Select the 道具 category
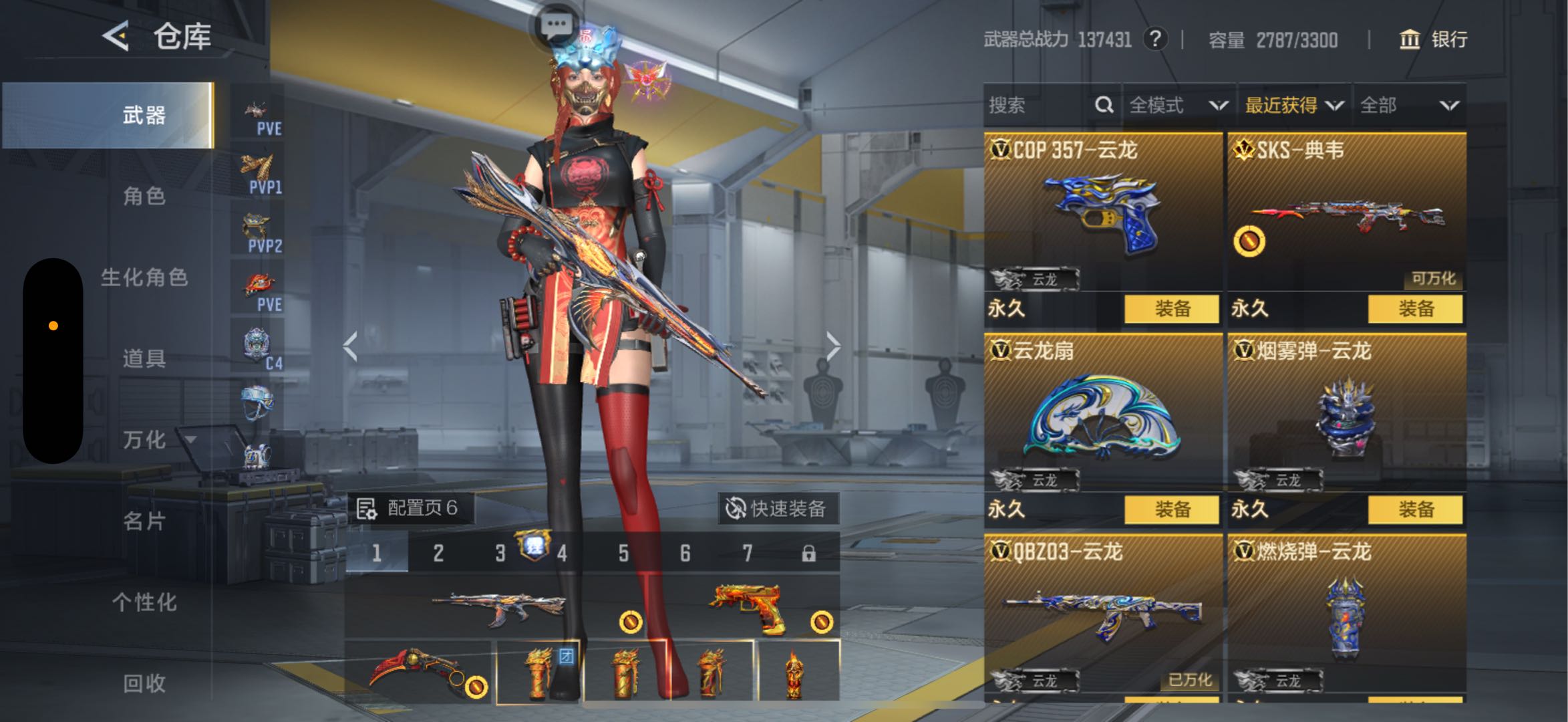This screenshot has height=722, width=1568. point(144,359)
